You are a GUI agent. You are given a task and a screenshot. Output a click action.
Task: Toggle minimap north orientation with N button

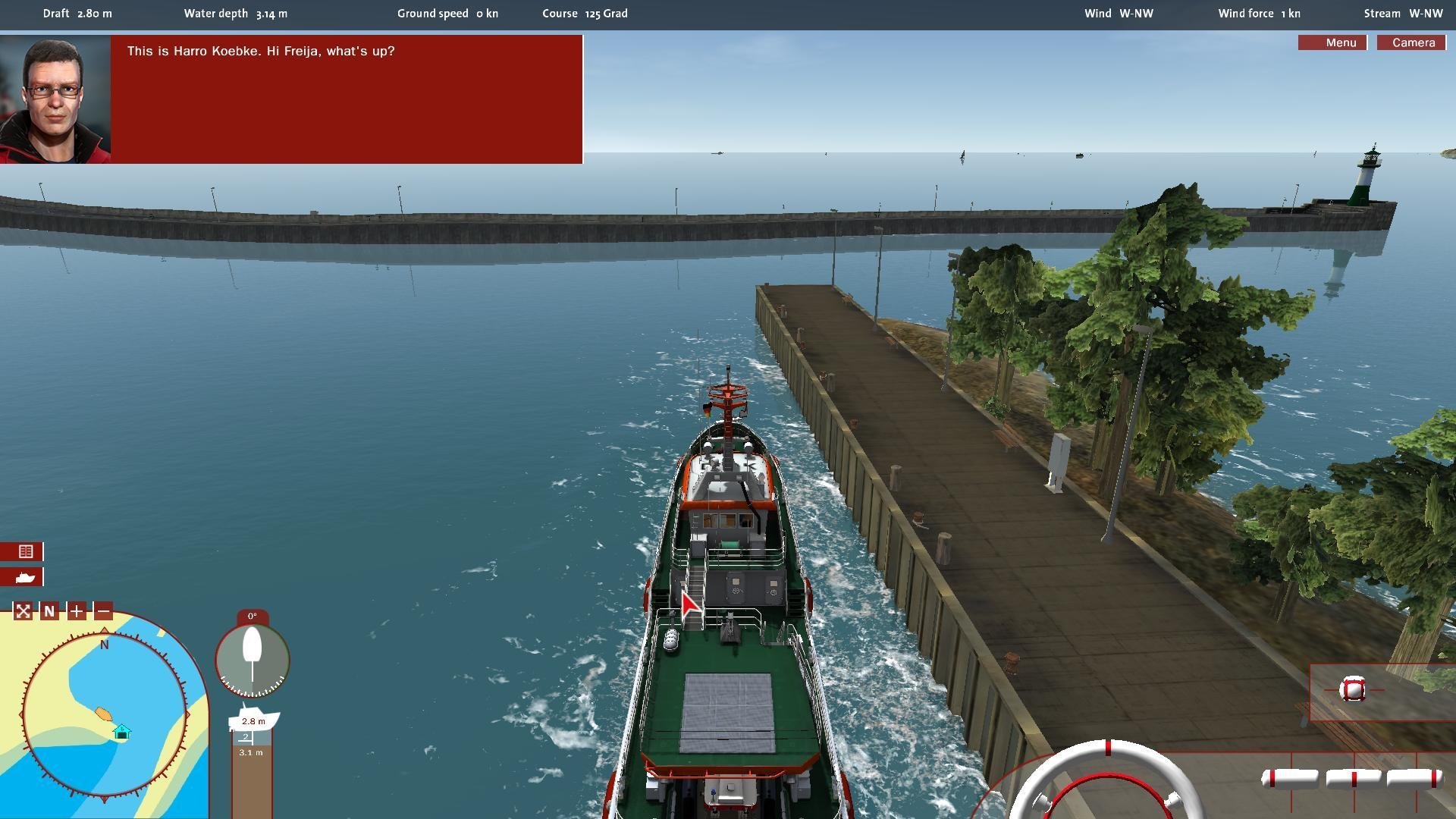(49, 611)
